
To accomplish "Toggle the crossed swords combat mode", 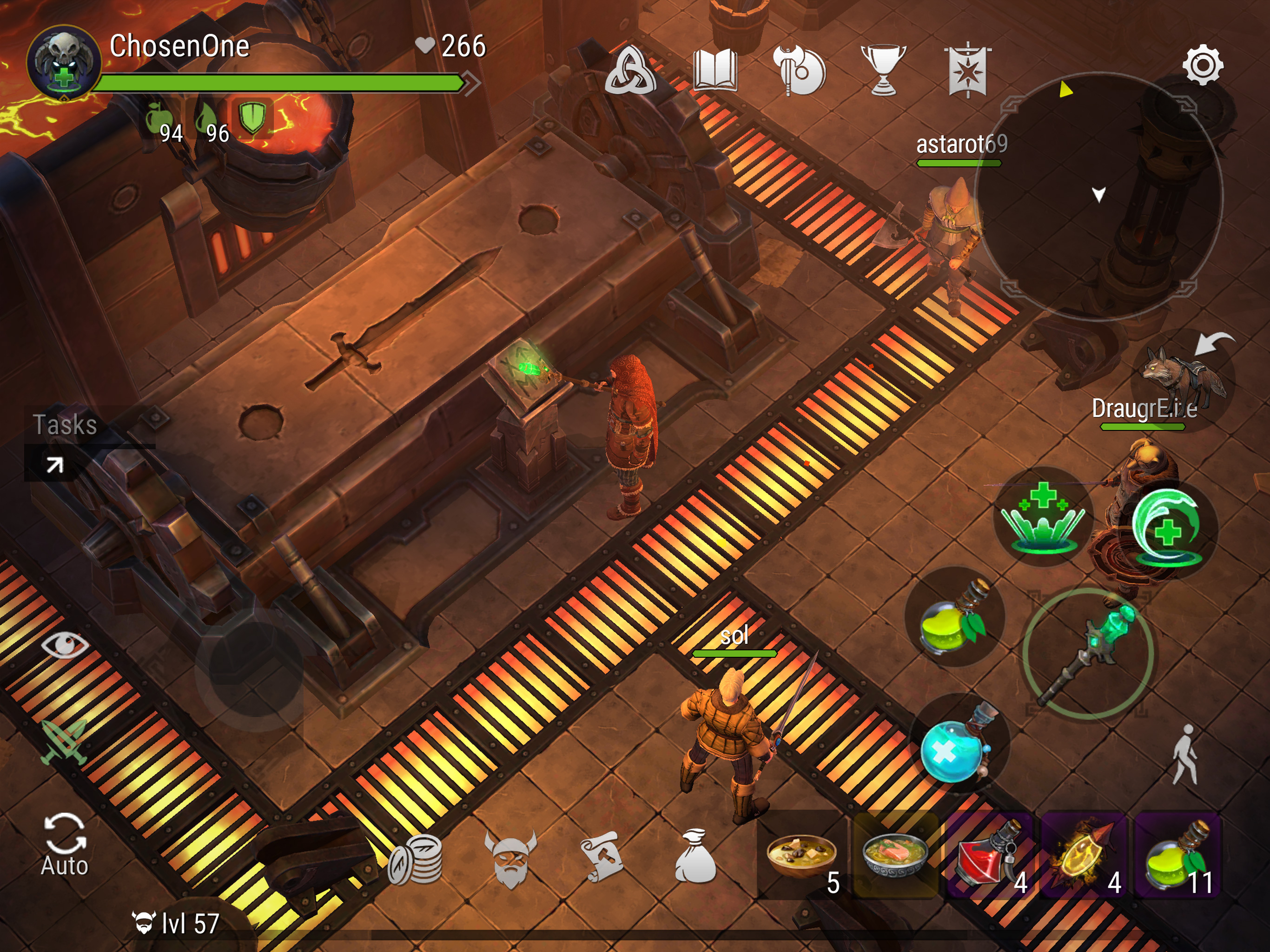I will click(64, 742).
